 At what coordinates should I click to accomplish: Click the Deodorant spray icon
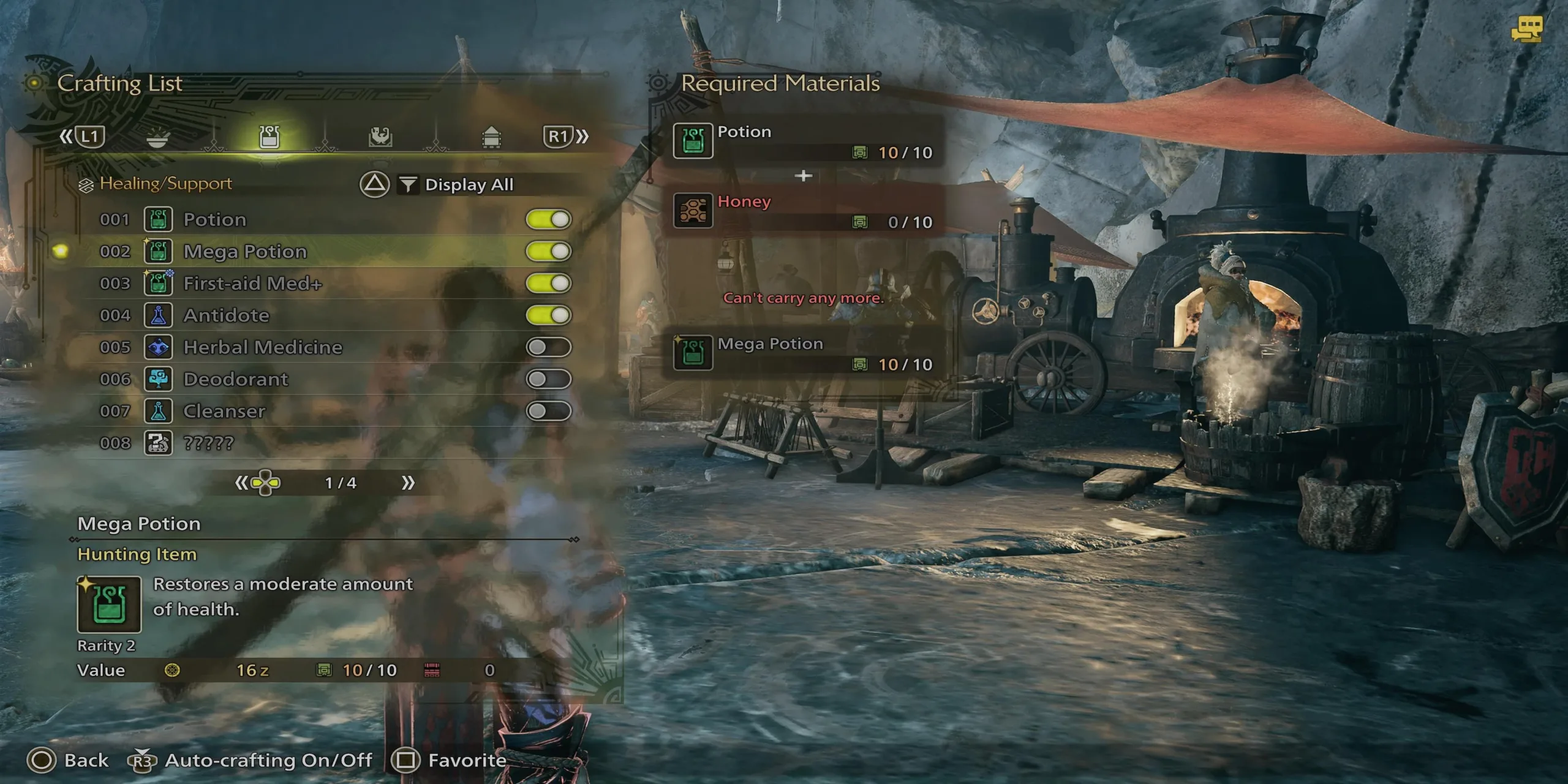(x=159, y=379)
